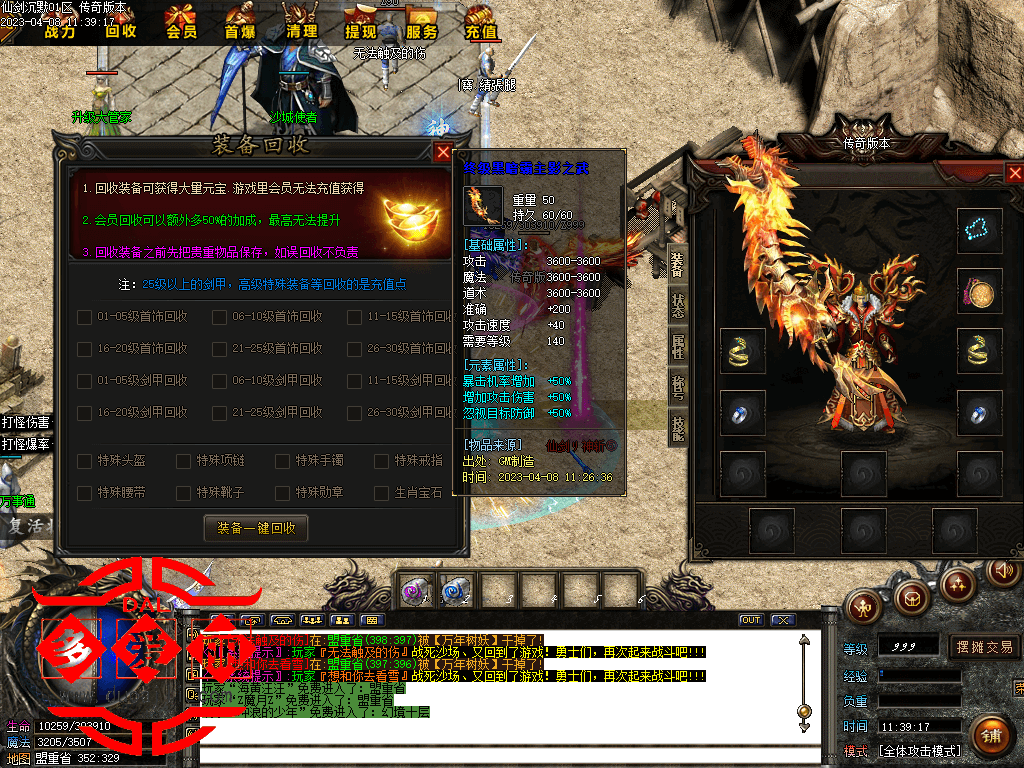This screenshot has height=768, width=1024.
Task: Open the 属性 attributes tab
Action: pyautogui.click(x=677, y=347)
